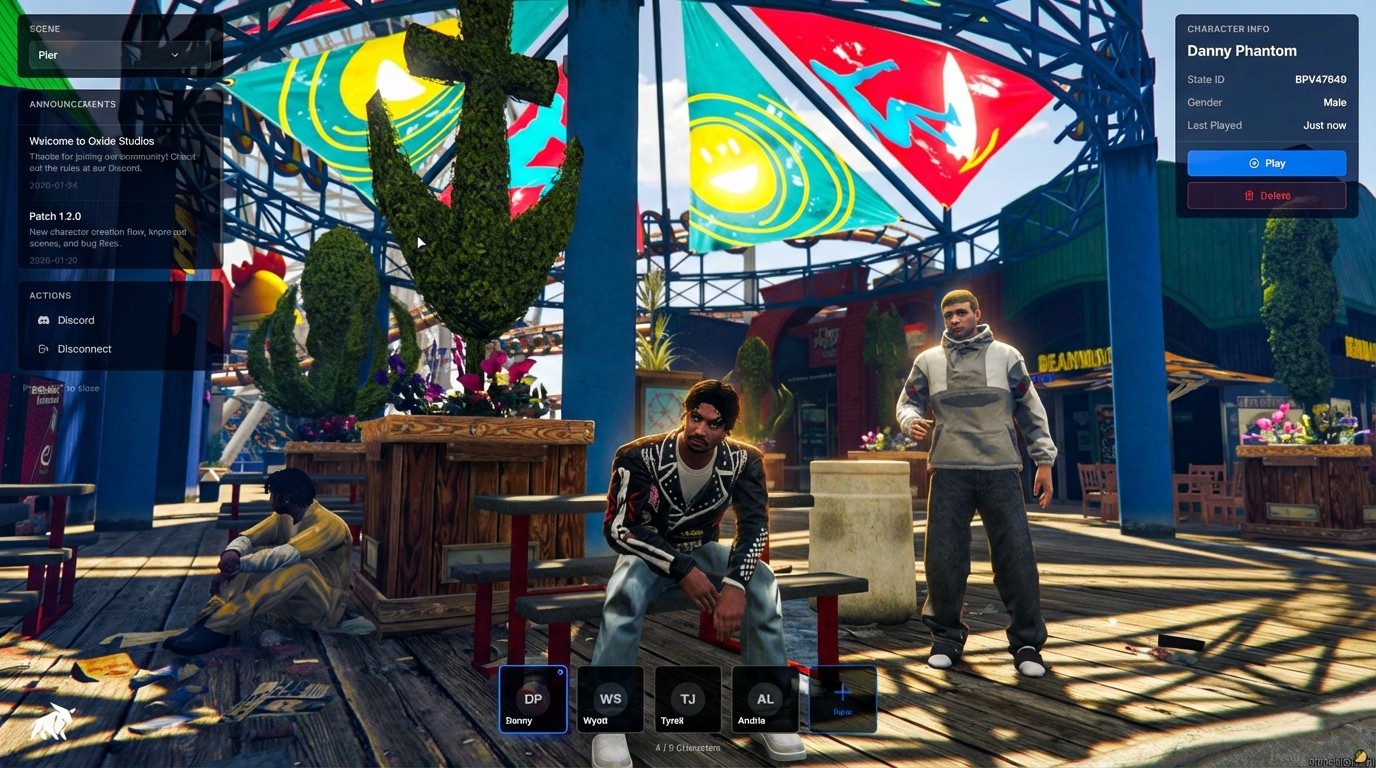This screenshot has width=1376, height=768.
Task: Choose the WS character Wyatt
Action: click(x=610, y=700)
